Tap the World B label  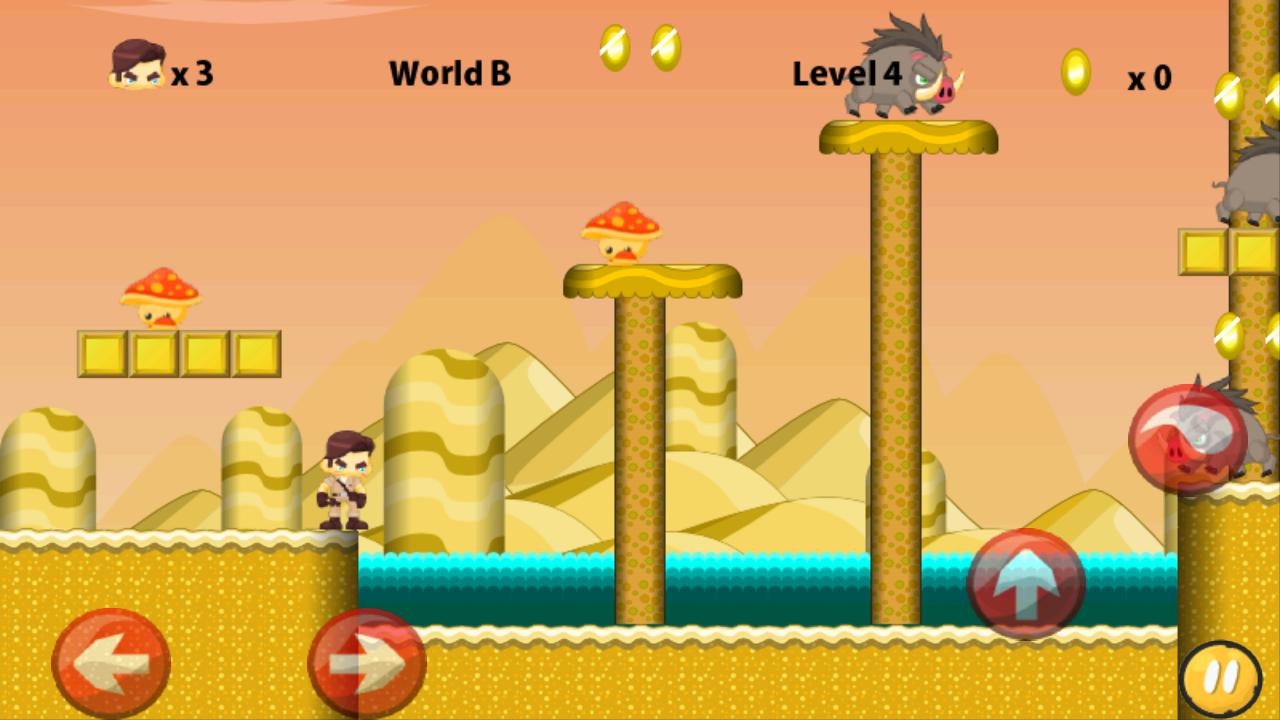click(450, 74)
